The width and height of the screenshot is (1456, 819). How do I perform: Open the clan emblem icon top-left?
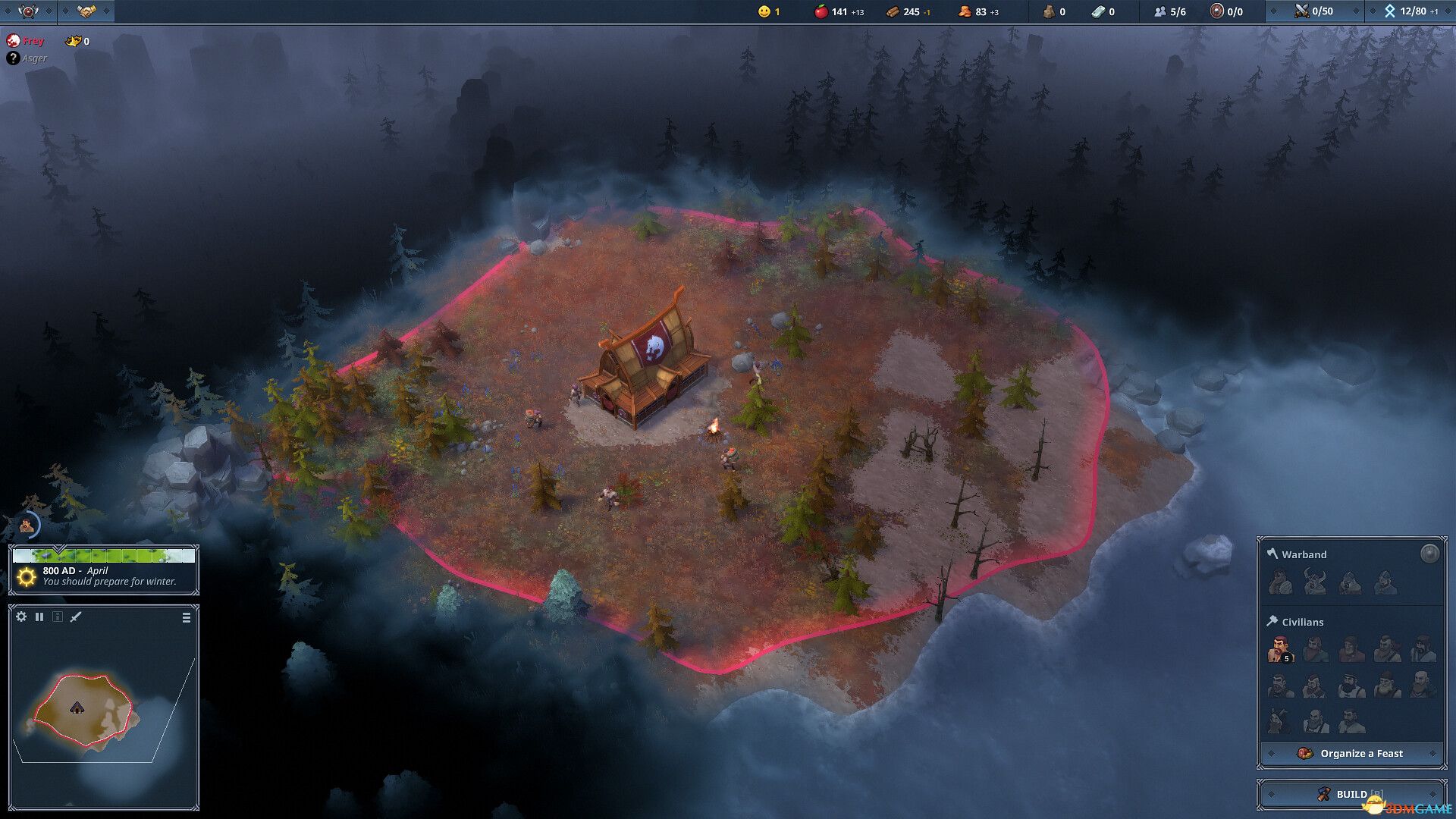[27, 11]
